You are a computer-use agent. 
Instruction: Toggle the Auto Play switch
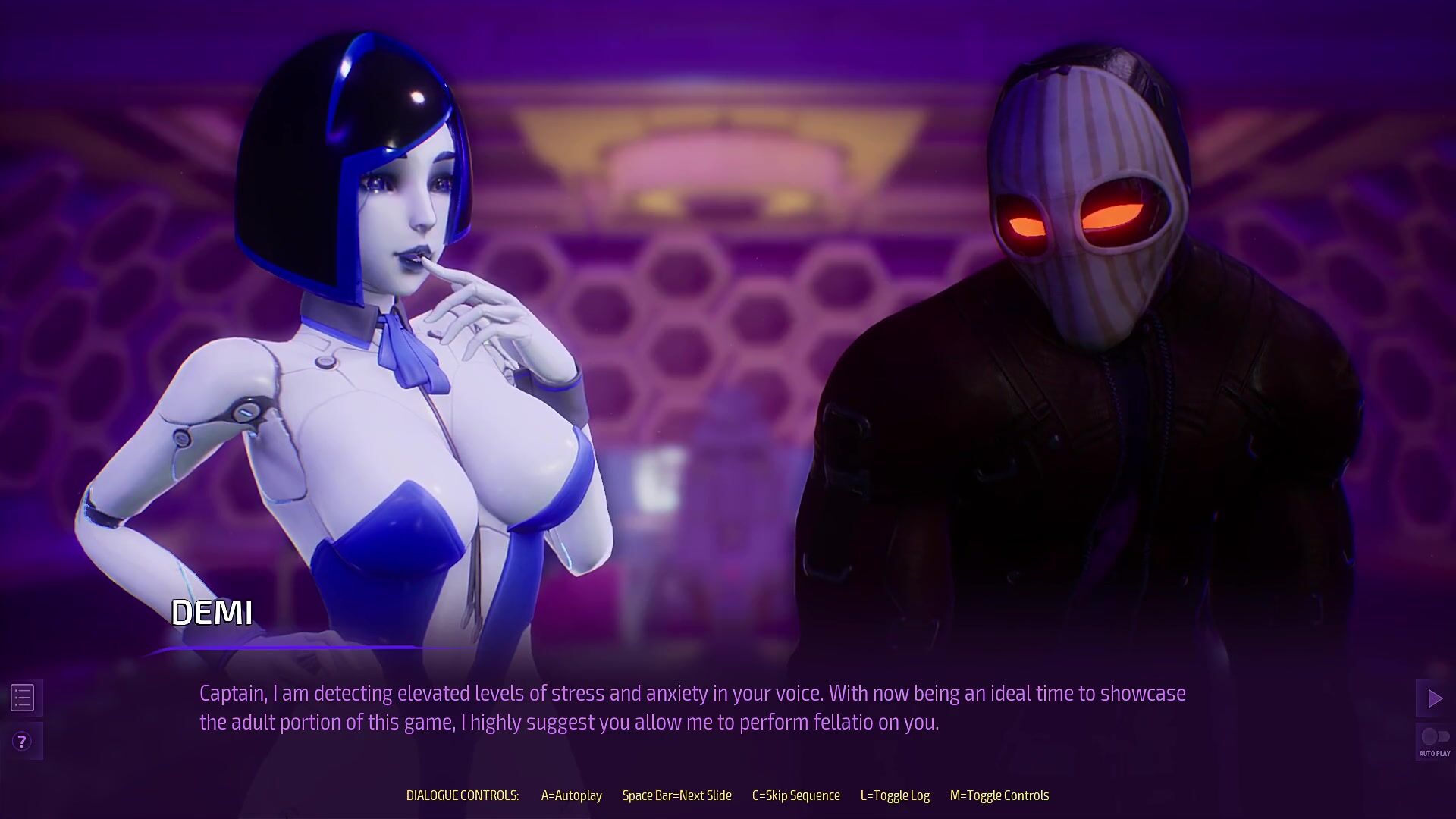(x=1434, y=737)
